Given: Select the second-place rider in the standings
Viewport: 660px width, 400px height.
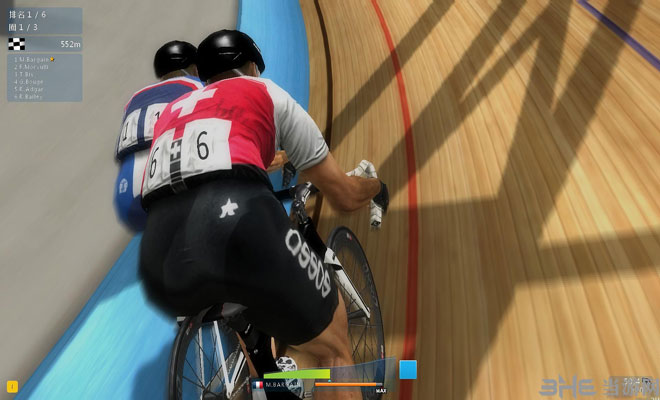Looking at the screenshot, I should click(x=33, y=66).
